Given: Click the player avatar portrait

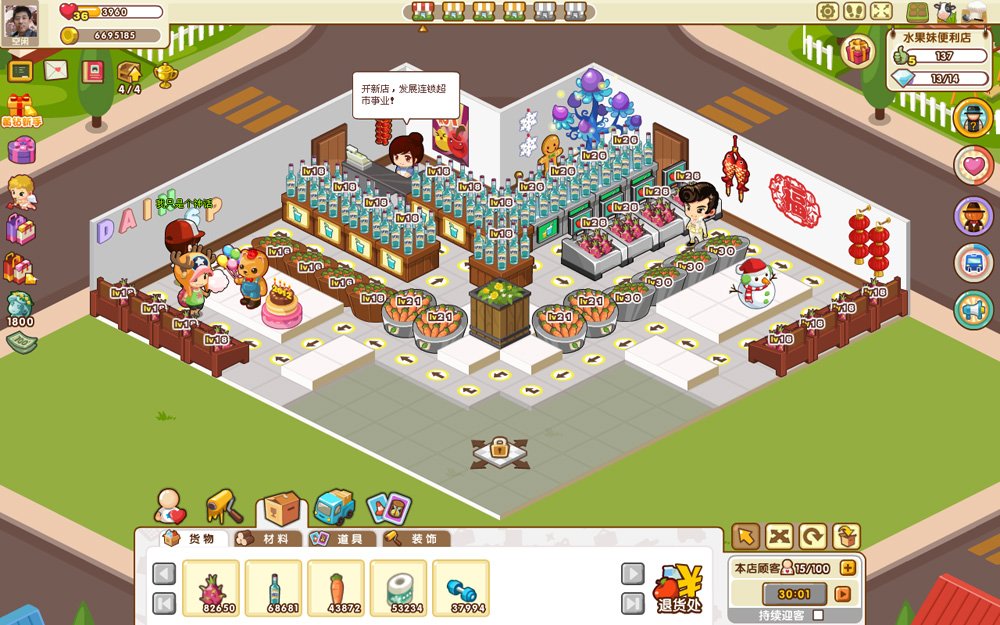Looking at the screenshot, I should pos(21,22).
